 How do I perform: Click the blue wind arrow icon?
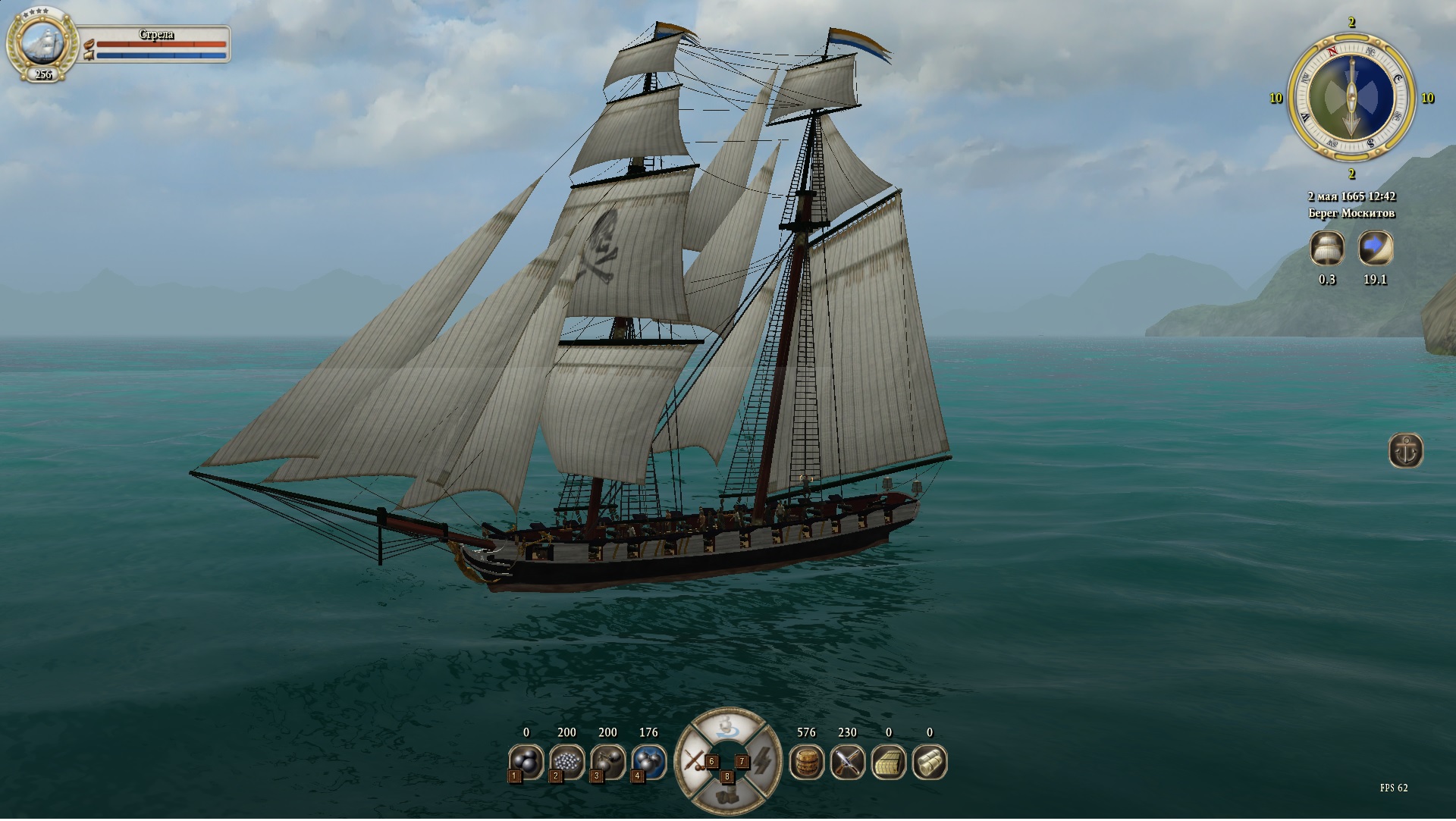[1375, 248]
